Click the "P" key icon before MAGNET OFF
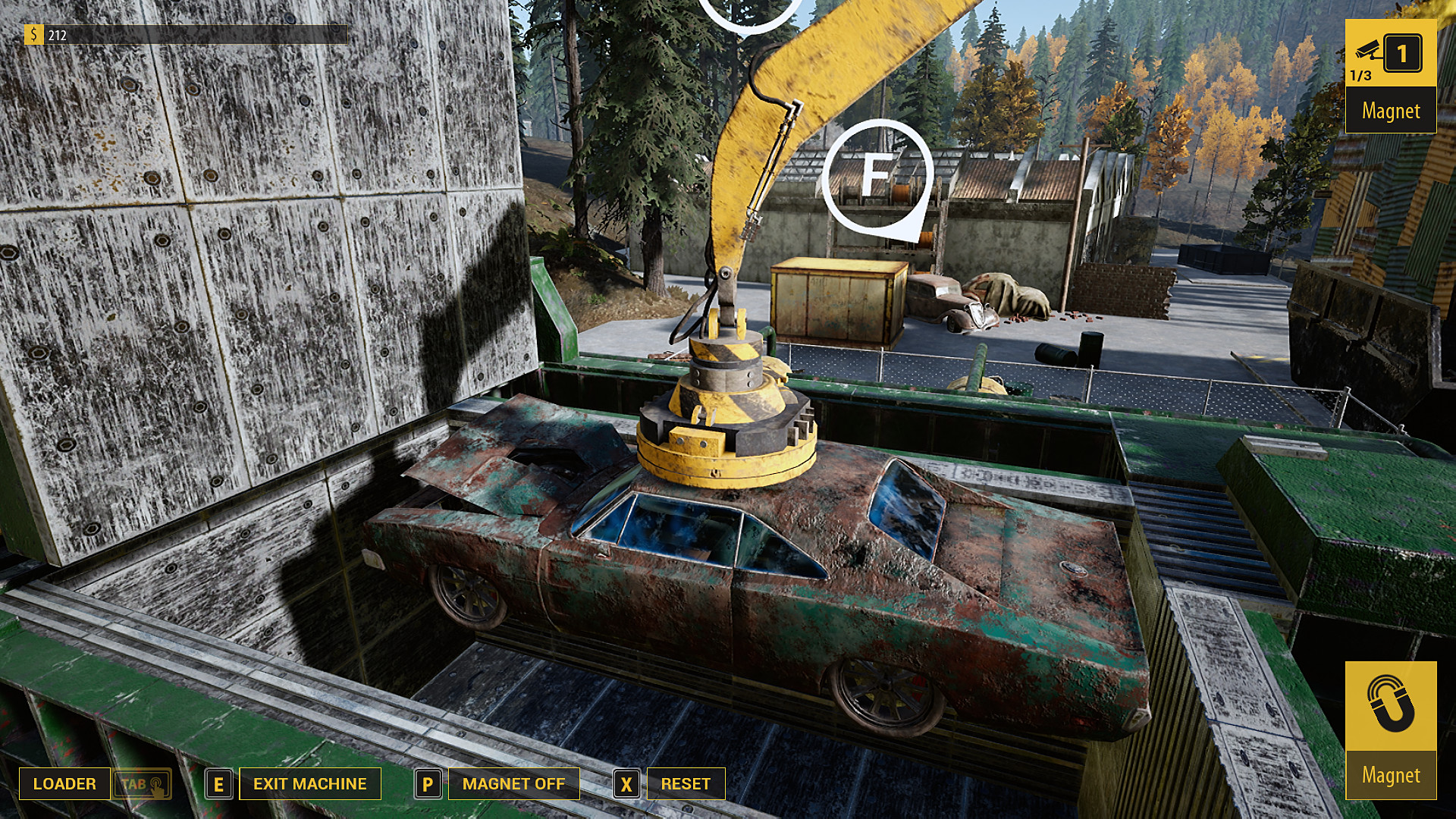Image resolution: width=1456 pixels, height=819 pixels. (x=429, y=783)
